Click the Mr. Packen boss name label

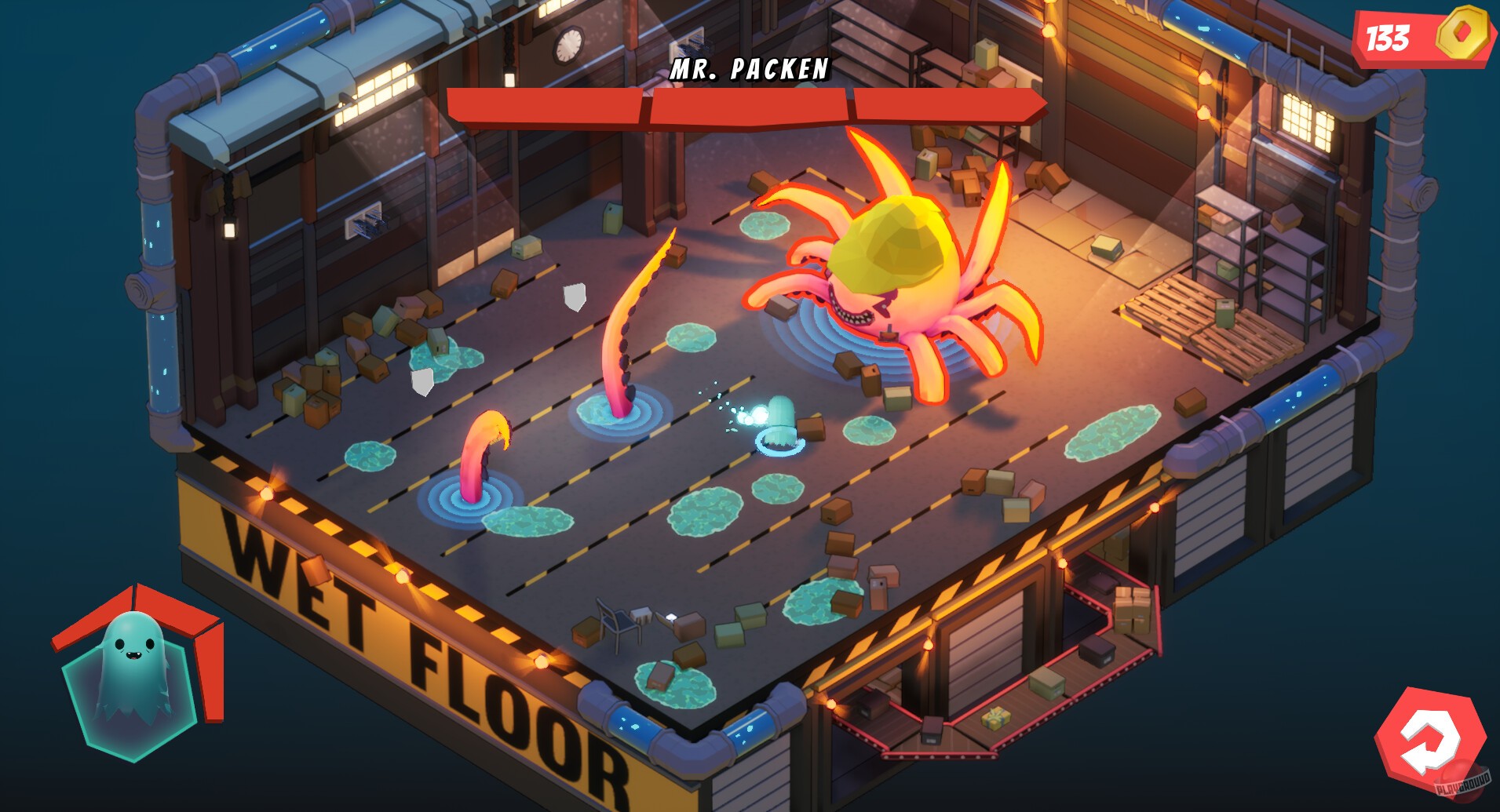pos(748,71)
